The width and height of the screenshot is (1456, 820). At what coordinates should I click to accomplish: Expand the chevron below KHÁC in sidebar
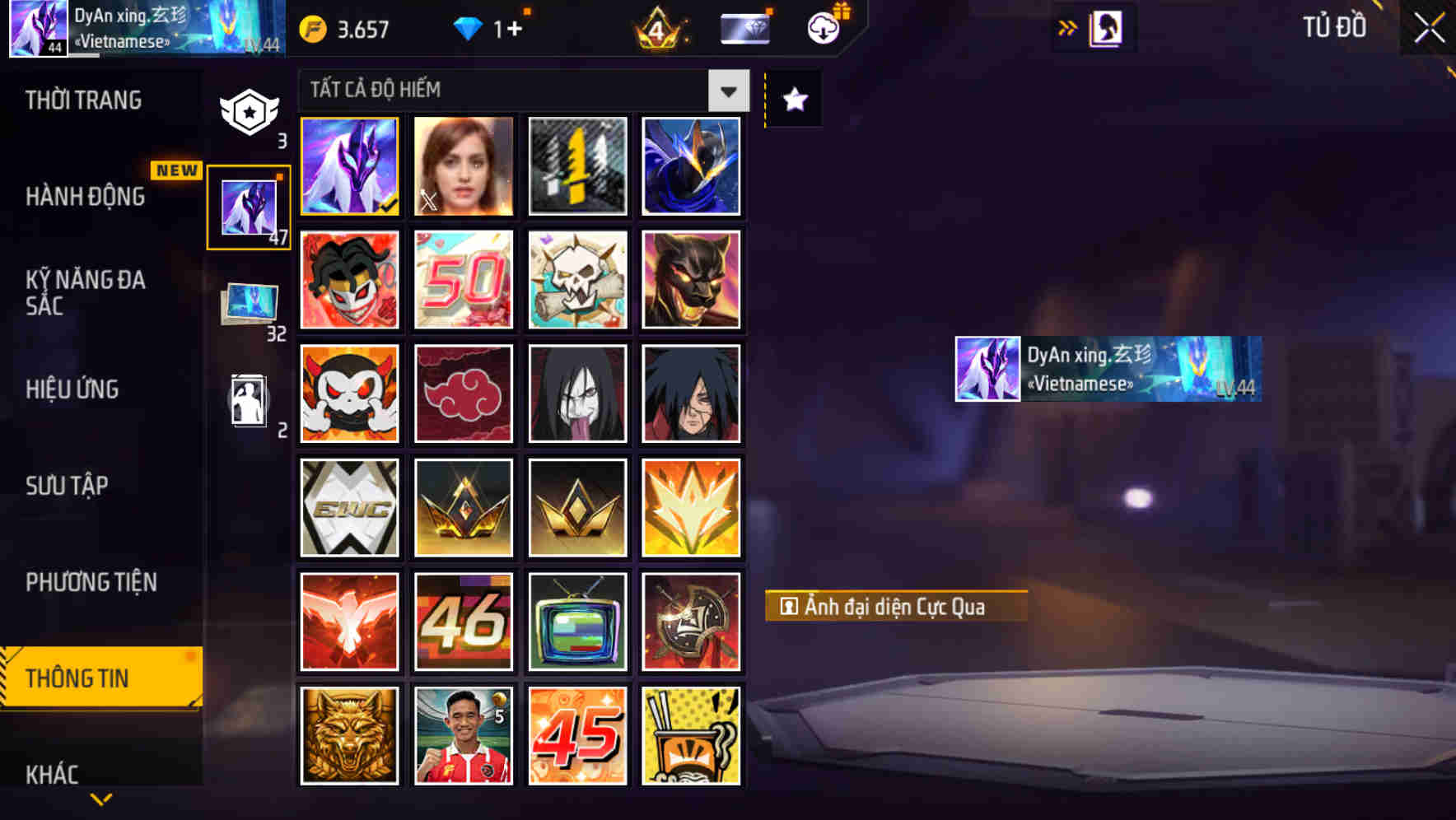[100, 799]
